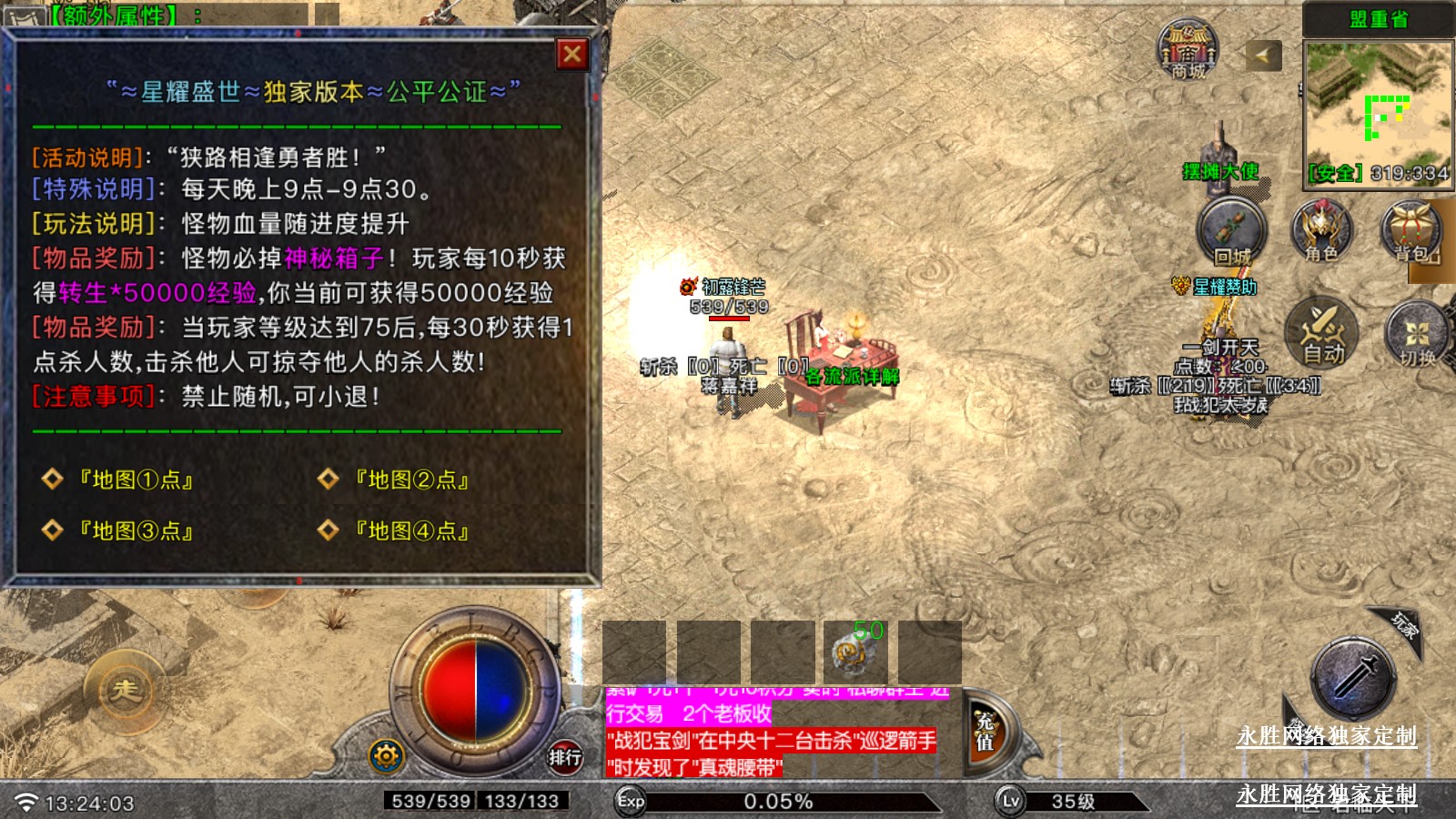The width and height of the screenshot is (1456, 819).
Task: Go to 地图③点 from the dialog
Action: [136, 531]
